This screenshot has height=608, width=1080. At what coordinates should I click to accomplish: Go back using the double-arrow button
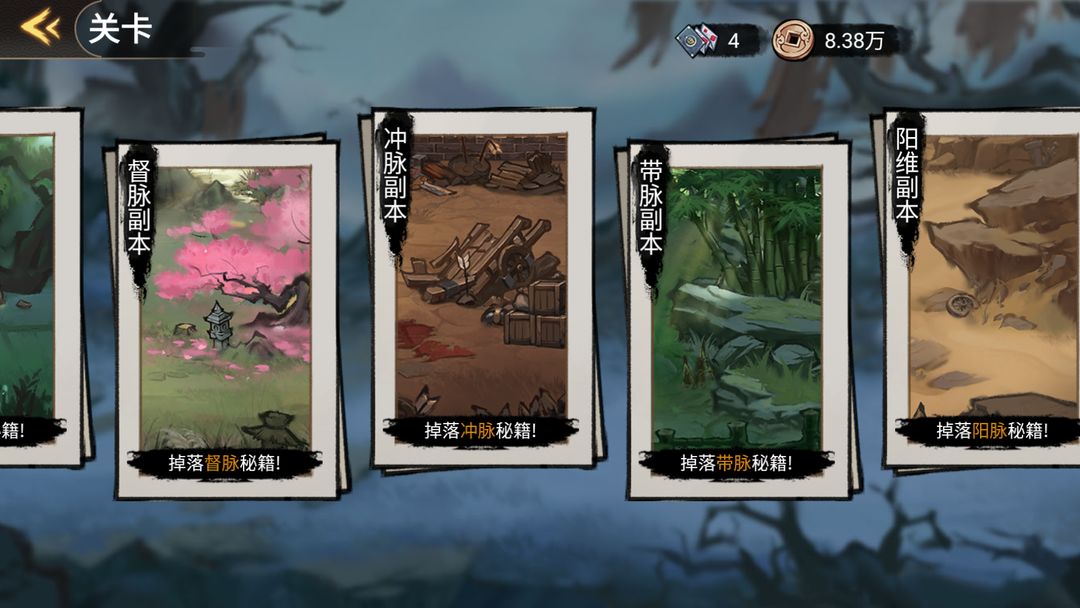(x=41, y=28)
